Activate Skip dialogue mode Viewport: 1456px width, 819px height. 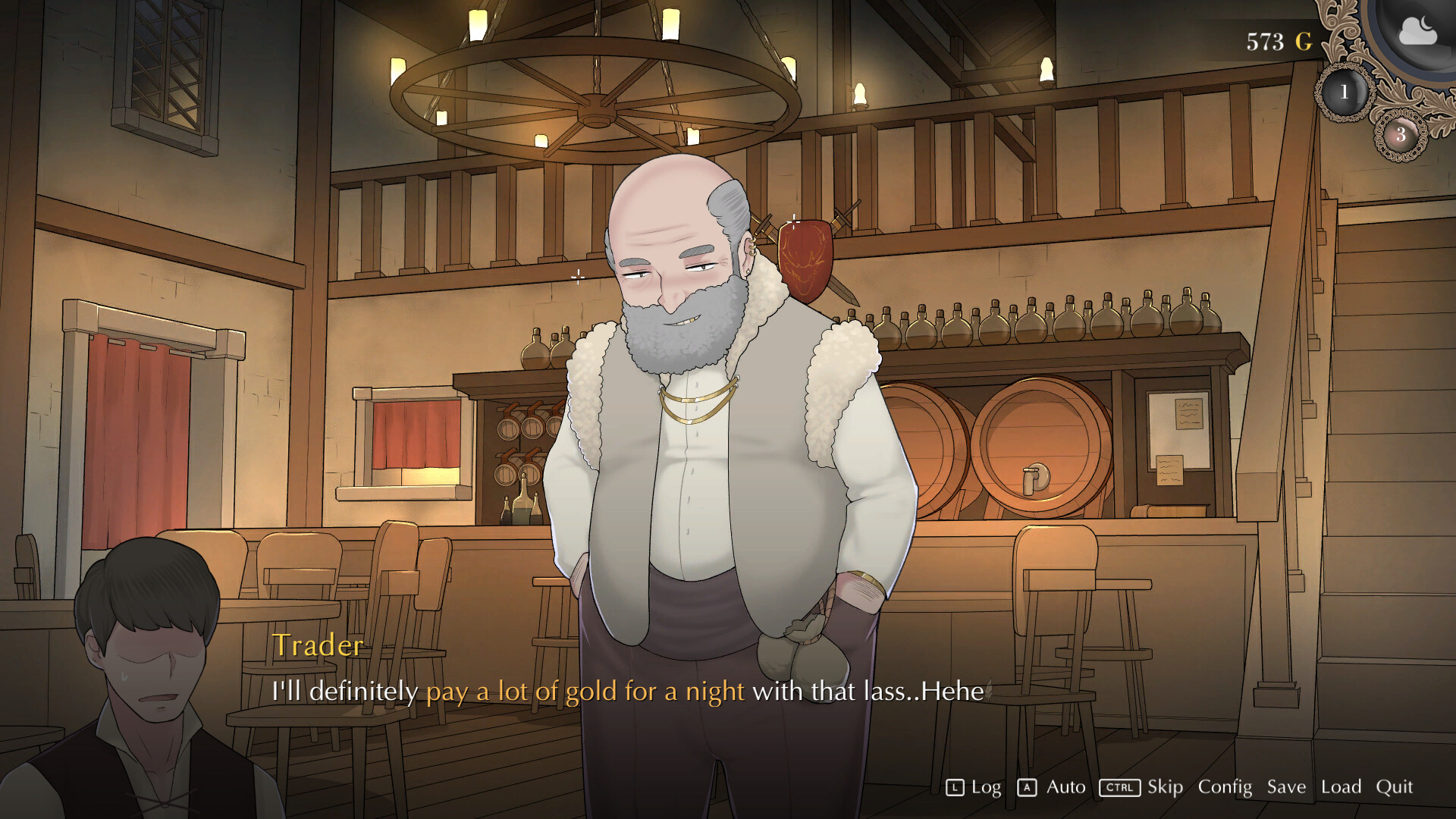pos(1142,787)
